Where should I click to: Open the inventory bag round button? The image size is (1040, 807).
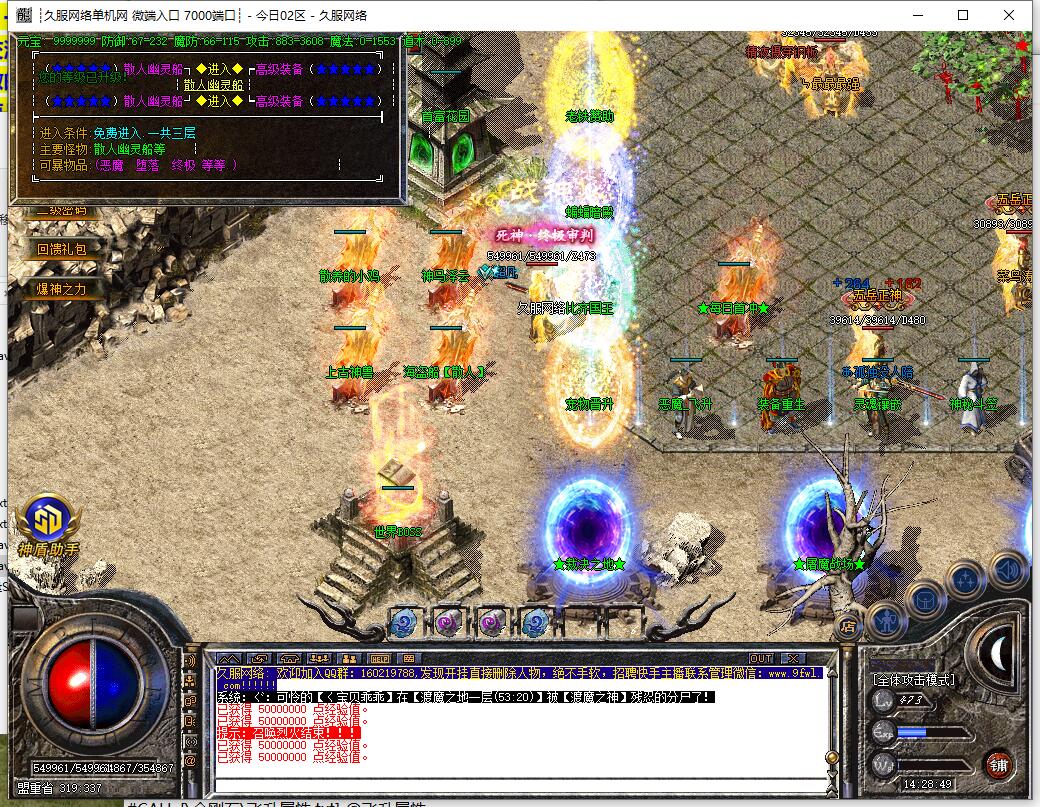927,599
